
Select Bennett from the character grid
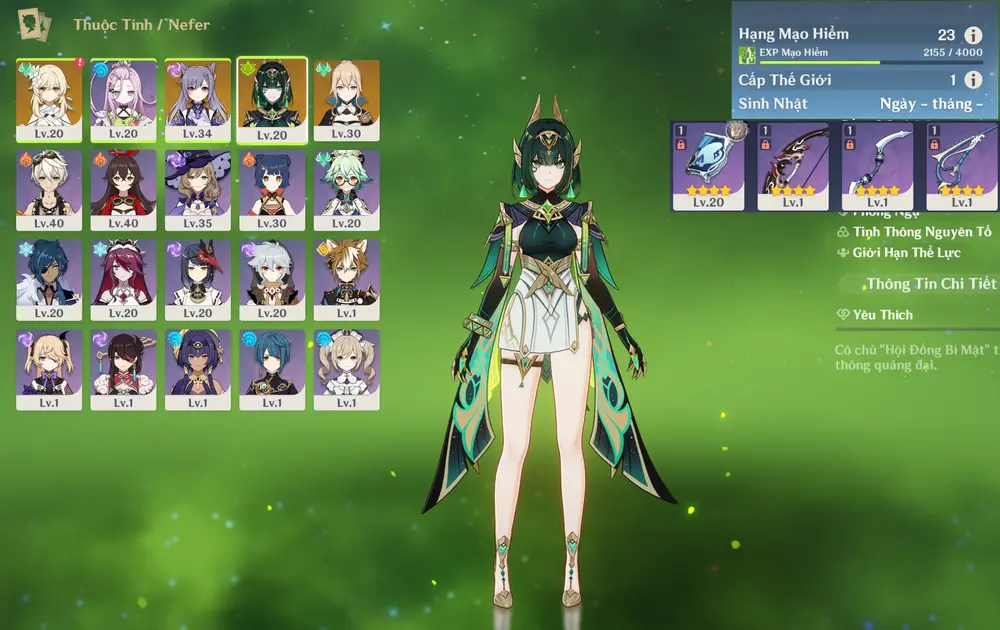click(49, 188)
